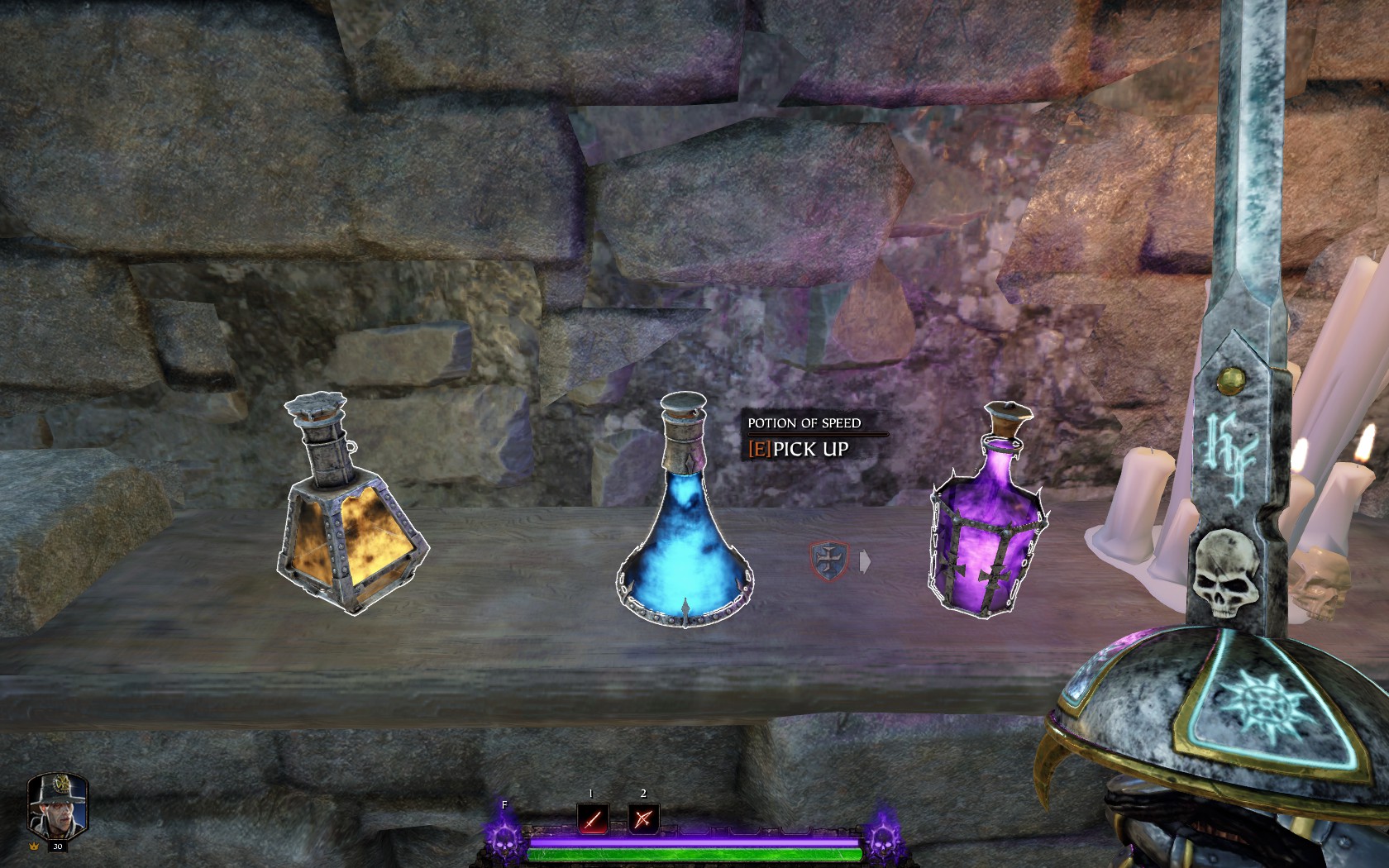Click the [E] Pick Up prompt text
The width and height of the screenshot is (1389, 868).
coord(799,451)
